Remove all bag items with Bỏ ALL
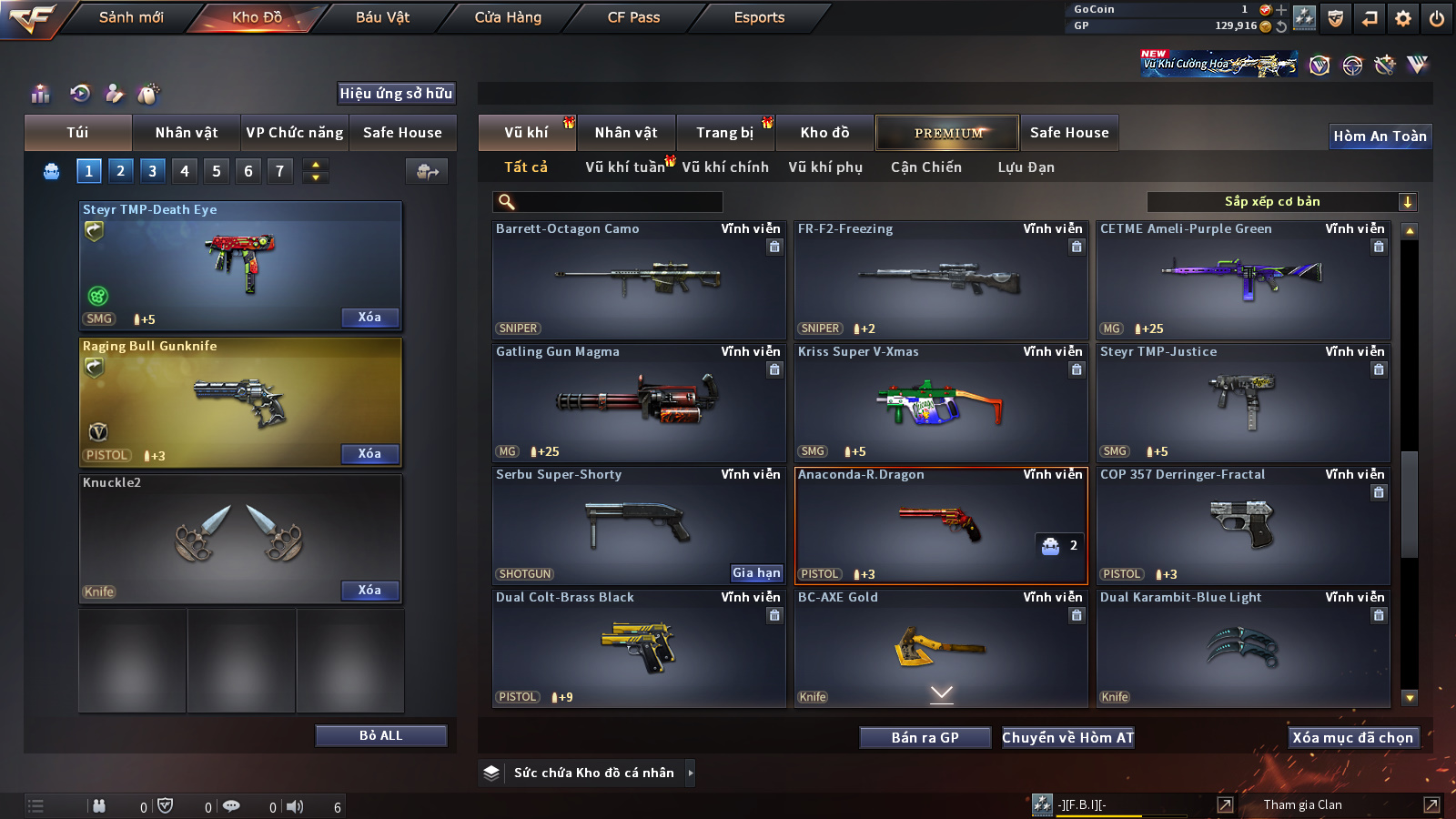Image resolution: width=1456 pixels, height=819 pixels. point(380,735)
